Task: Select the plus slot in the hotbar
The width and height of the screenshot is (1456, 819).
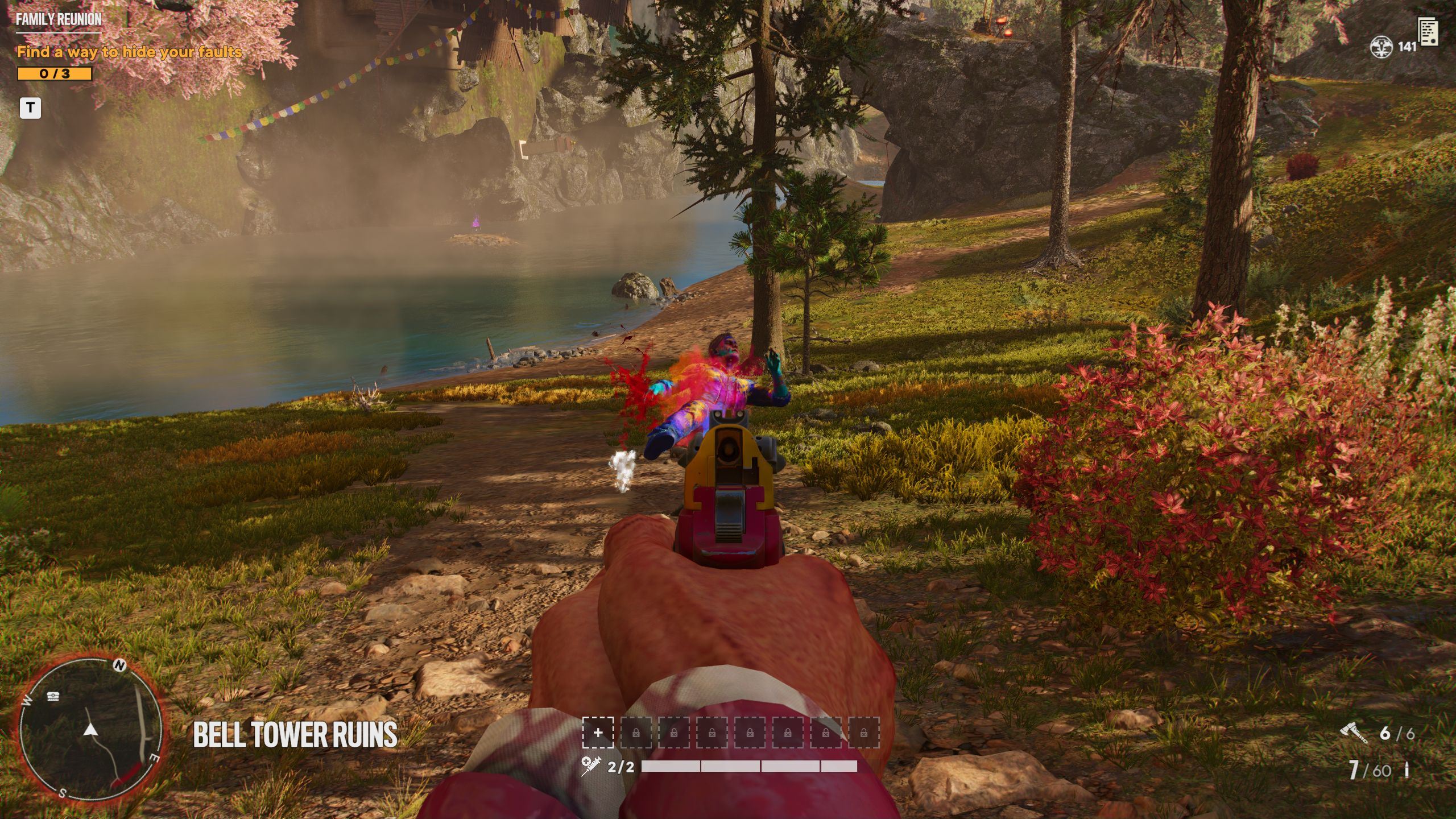Action: coord(598,733)
